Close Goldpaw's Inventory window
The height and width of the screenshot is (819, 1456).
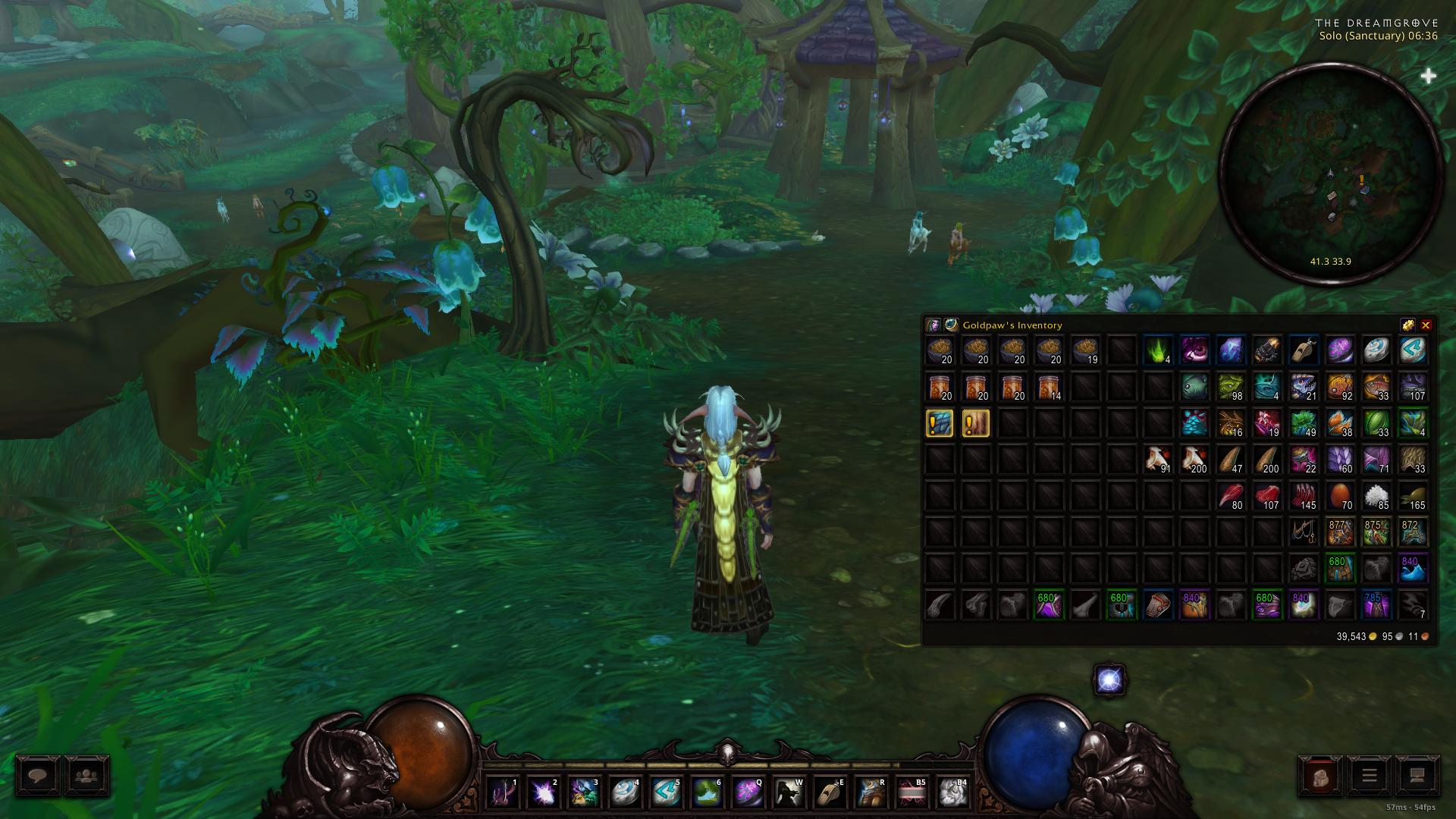point(1426,325)
